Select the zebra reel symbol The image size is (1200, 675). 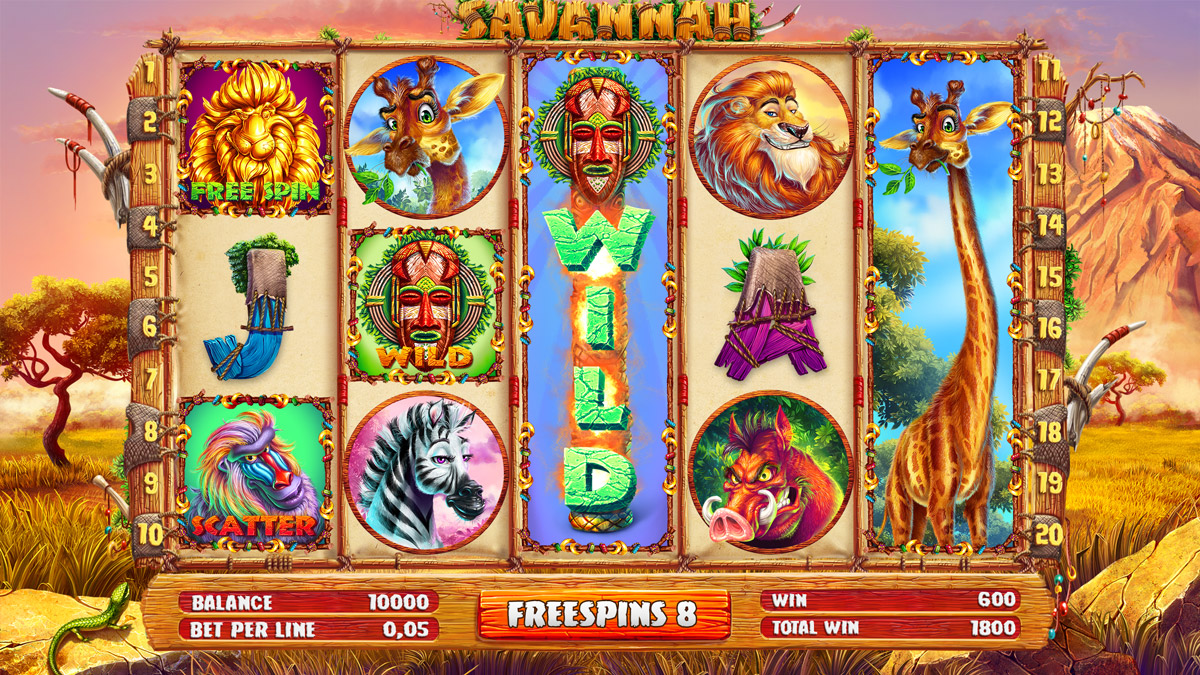426,472
